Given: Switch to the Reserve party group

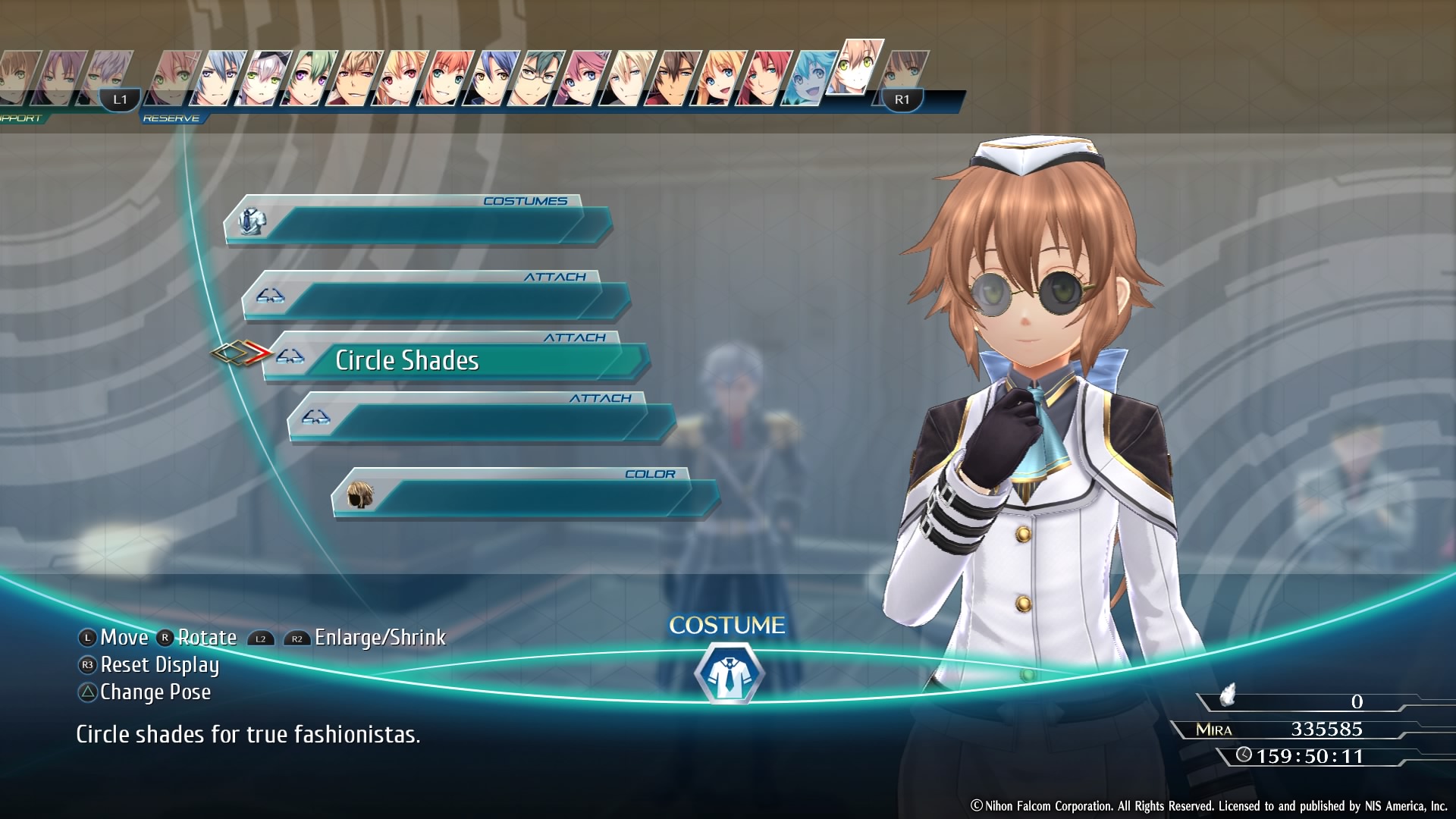Looking at the screenshot, I should (x=171, y=118).
